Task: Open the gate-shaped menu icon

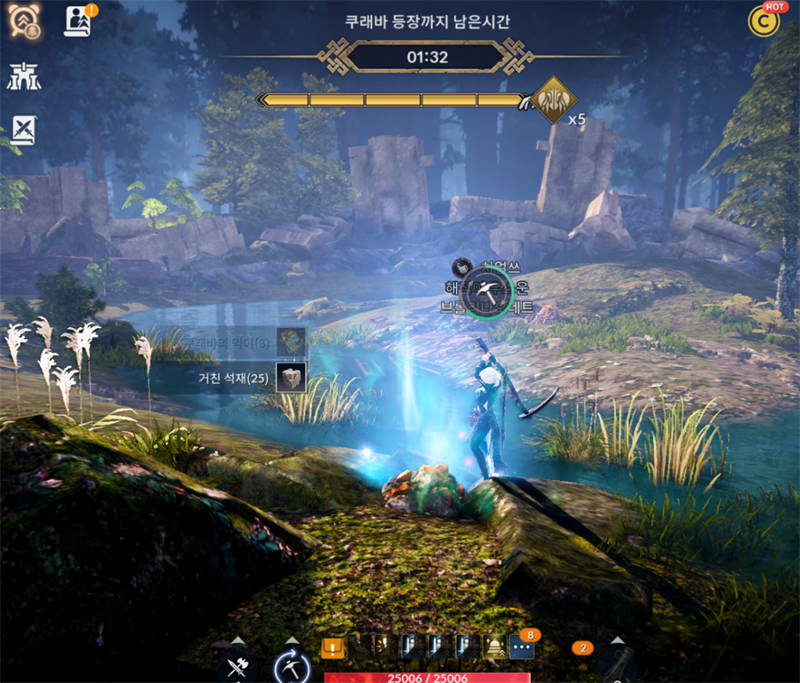Action: click(x=23, y=75)
